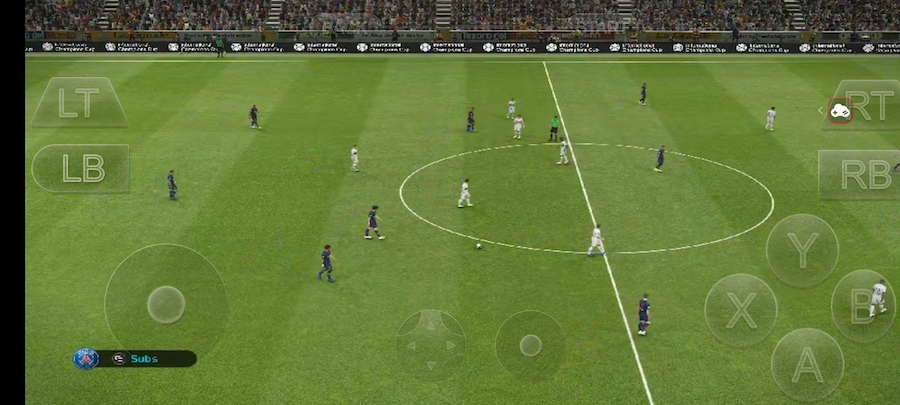The width and height of the screenshot is (900, 405).
Task: Touch the left virtual analog stick
Action: [165, 304]
